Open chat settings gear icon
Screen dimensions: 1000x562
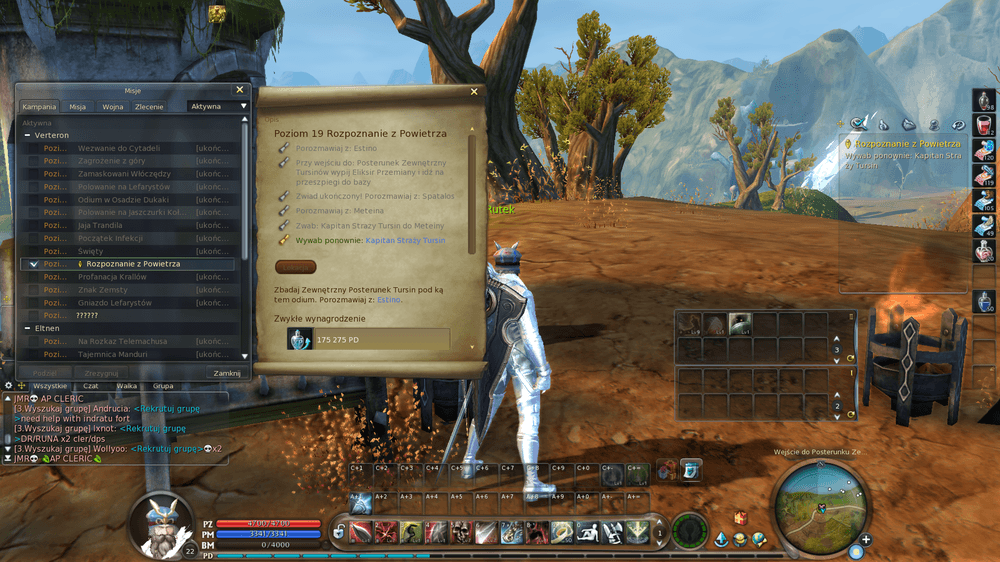point(8,385)
